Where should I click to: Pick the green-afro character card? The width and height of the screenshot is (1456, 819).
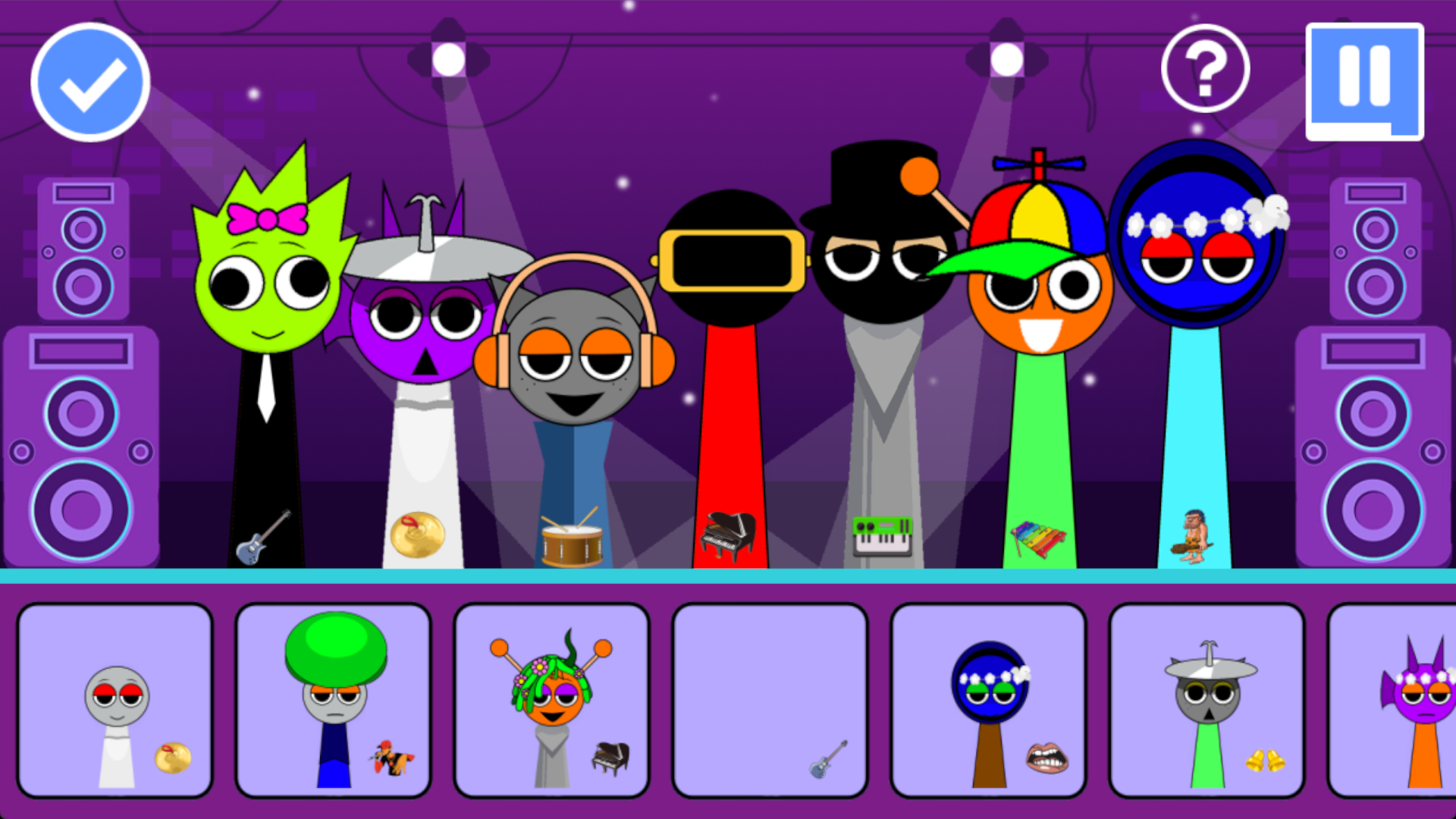[x=333, y=698]
